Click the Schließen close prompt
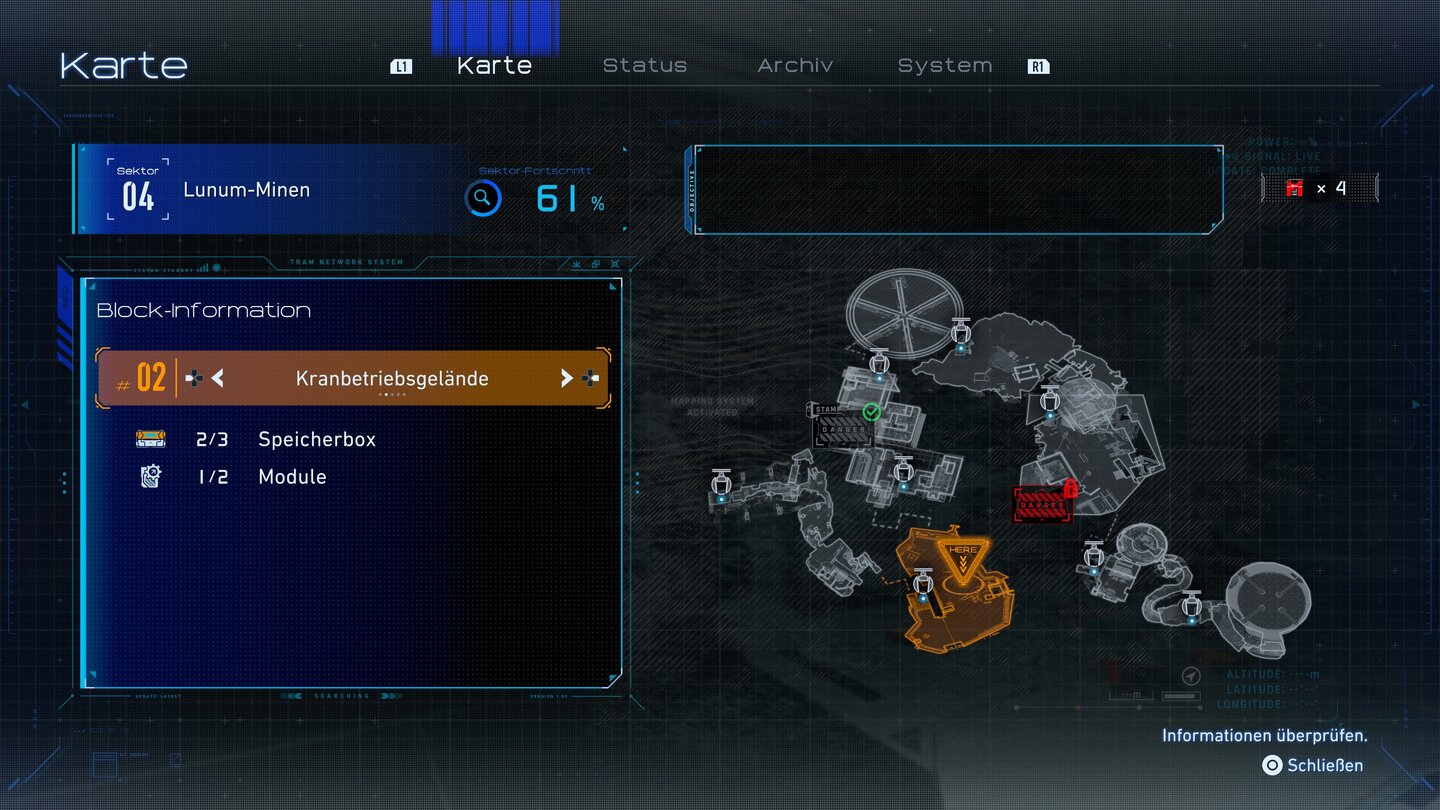The width and height of the screenshot is (1440, 810). pos(1314,765)
